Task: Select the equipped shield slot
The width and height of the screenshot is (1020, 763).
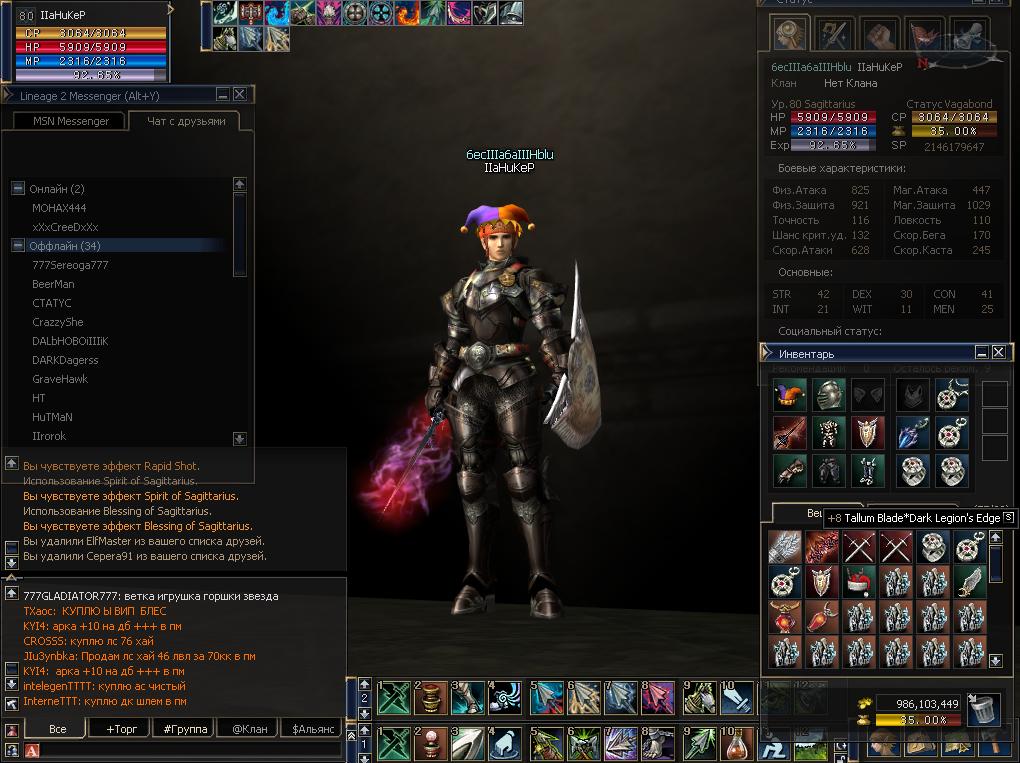Action: pos(867,433)
